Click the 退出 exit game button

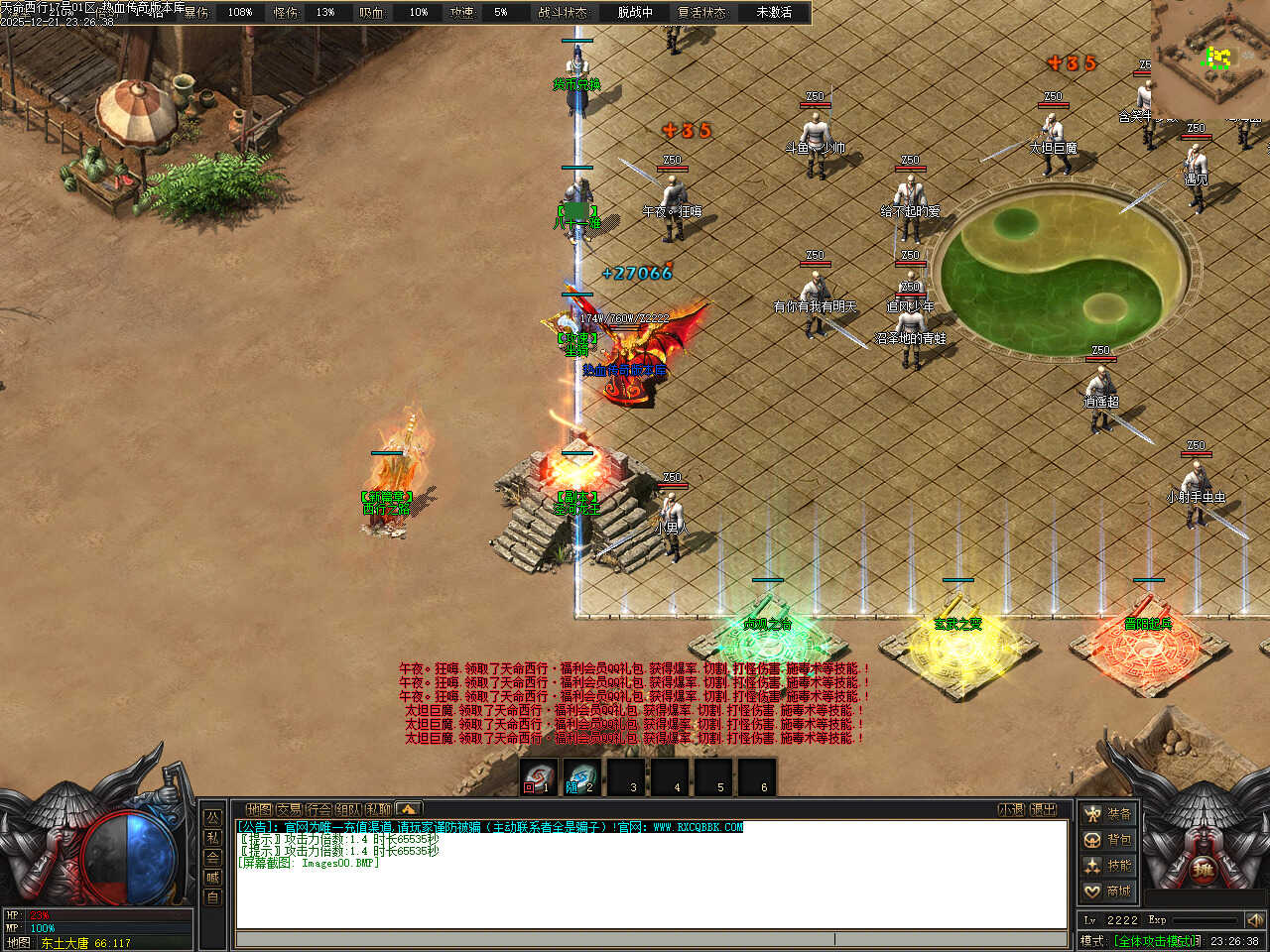(1043, 810)
